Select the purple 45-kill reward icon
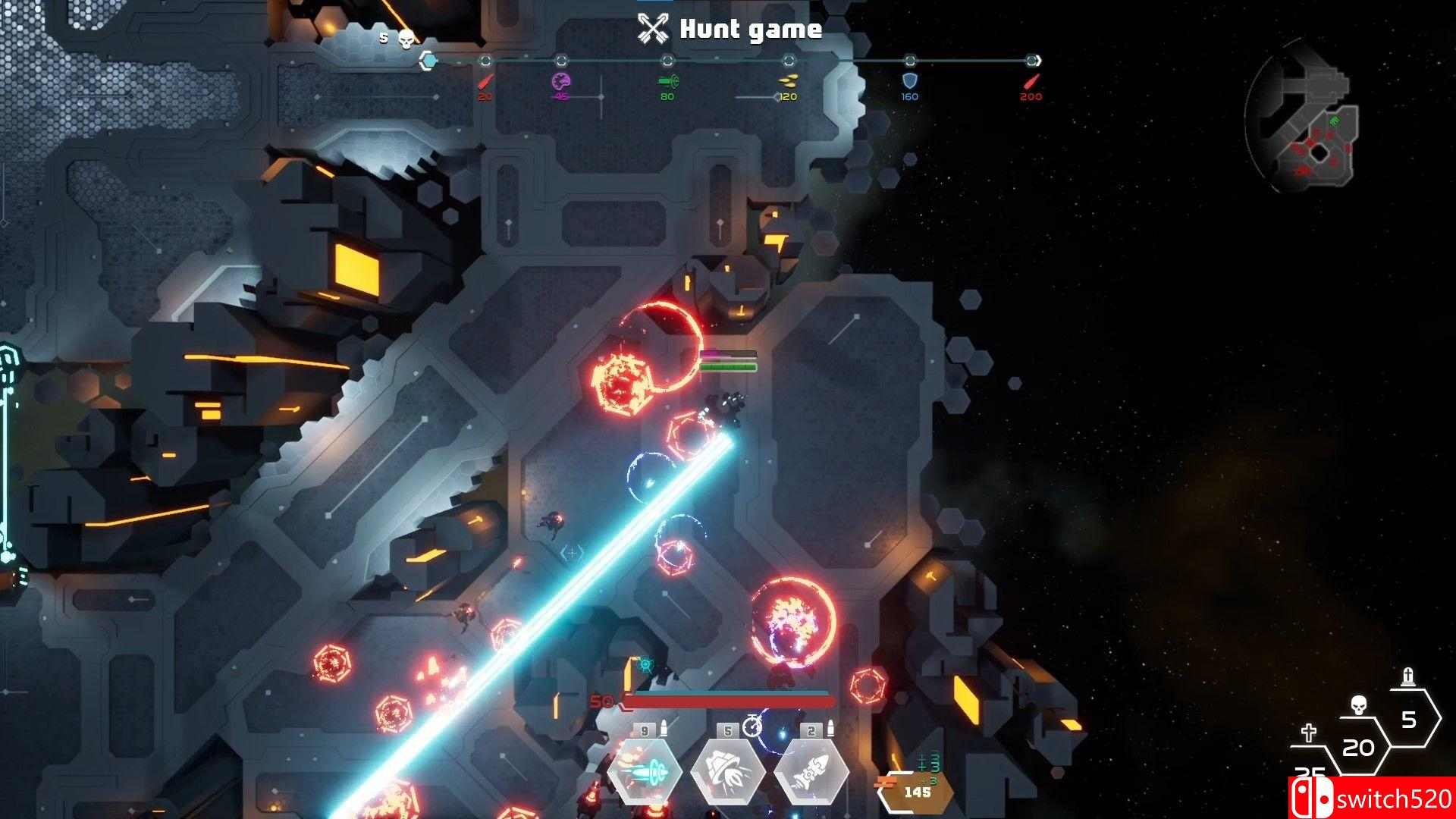 coord(560,81)
